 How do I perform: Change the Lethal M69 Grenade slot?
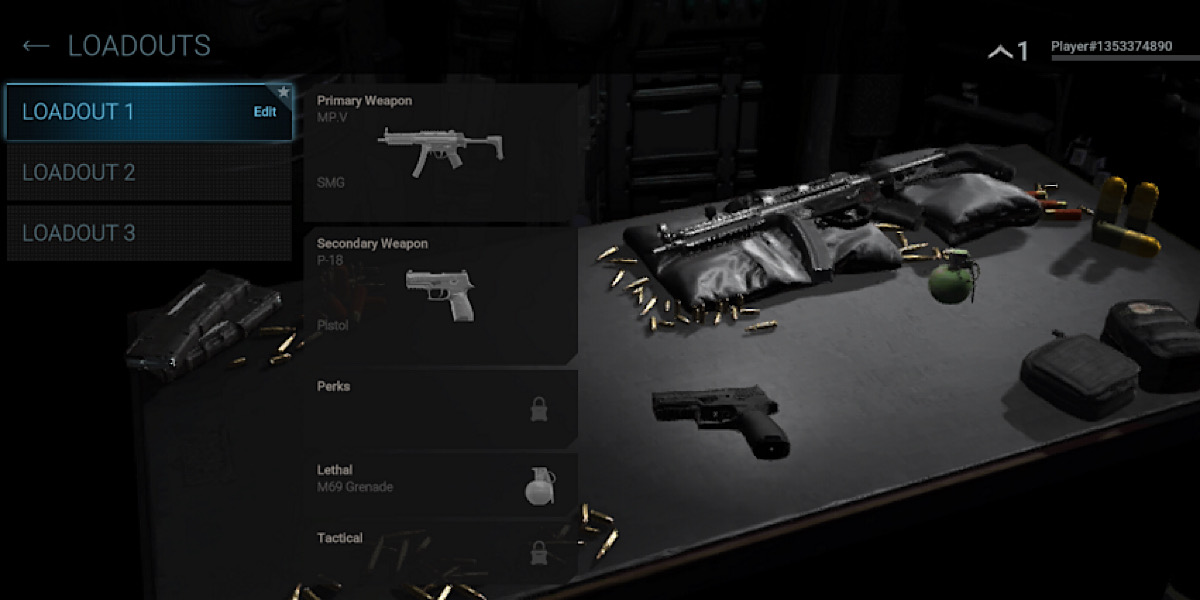440,484
